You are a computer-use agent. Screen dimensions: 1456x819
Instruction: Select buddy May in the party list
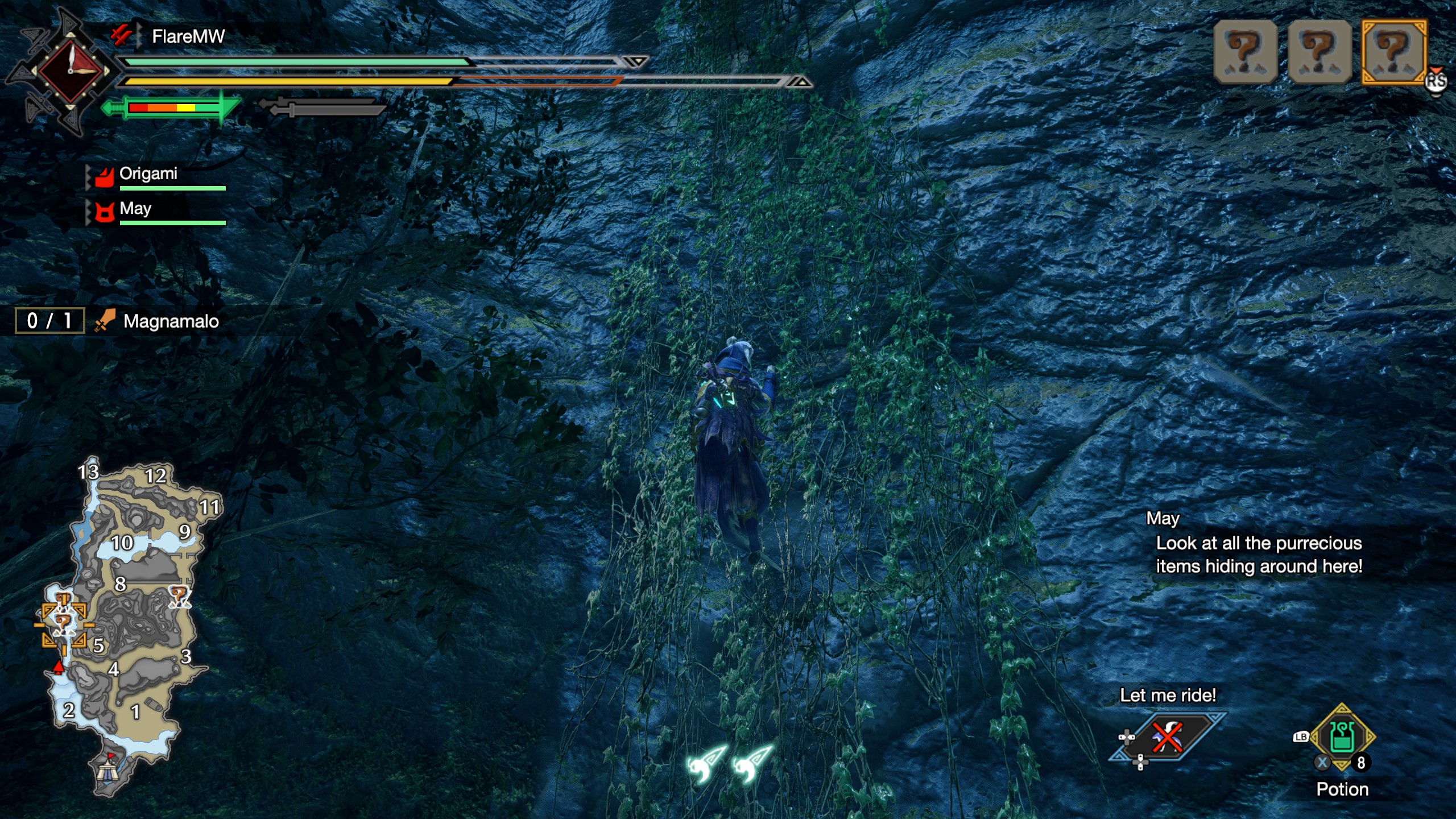135,209
